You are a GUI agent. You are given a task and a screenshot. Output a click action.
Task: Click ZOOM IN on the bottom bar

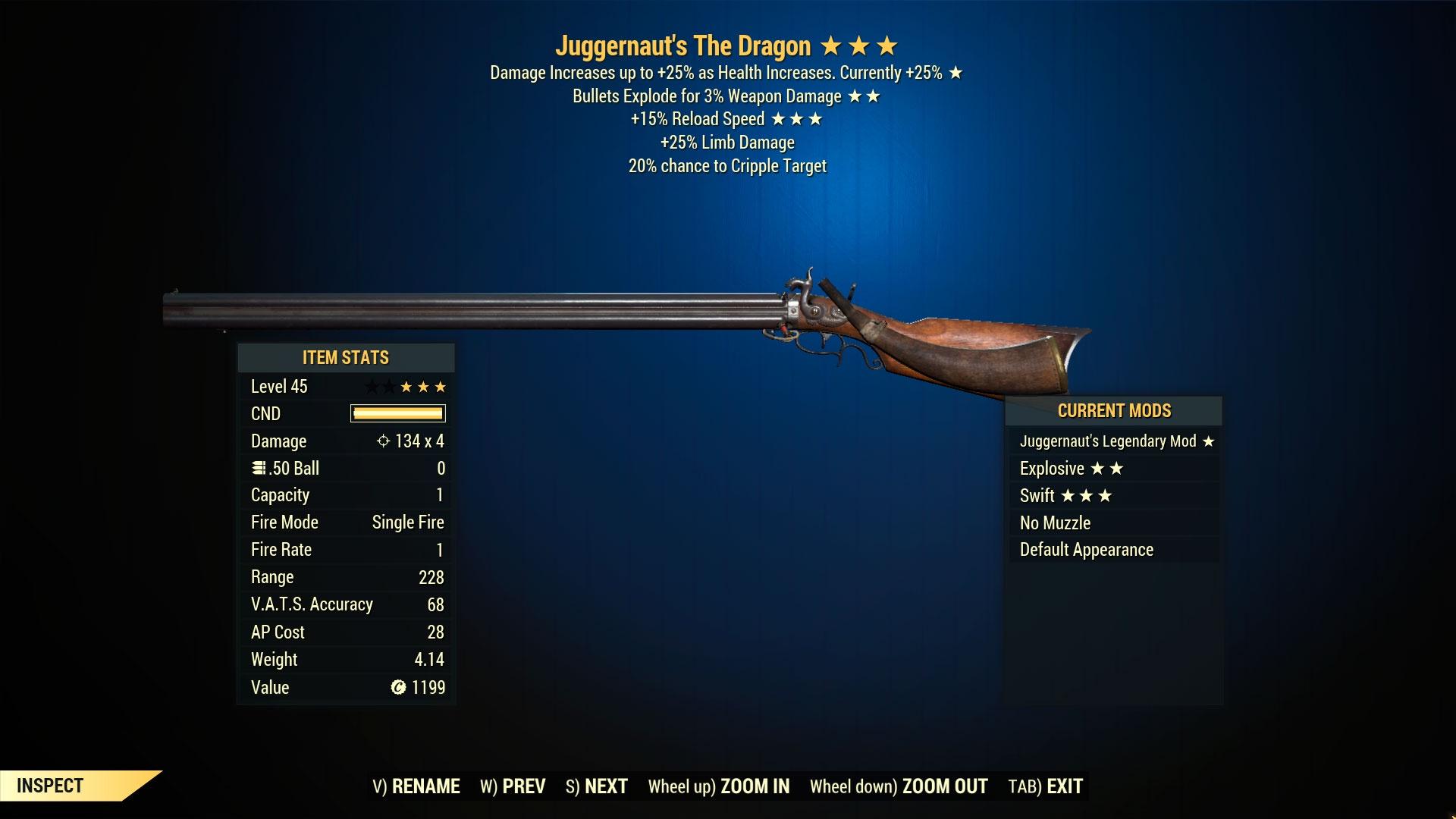754,786
